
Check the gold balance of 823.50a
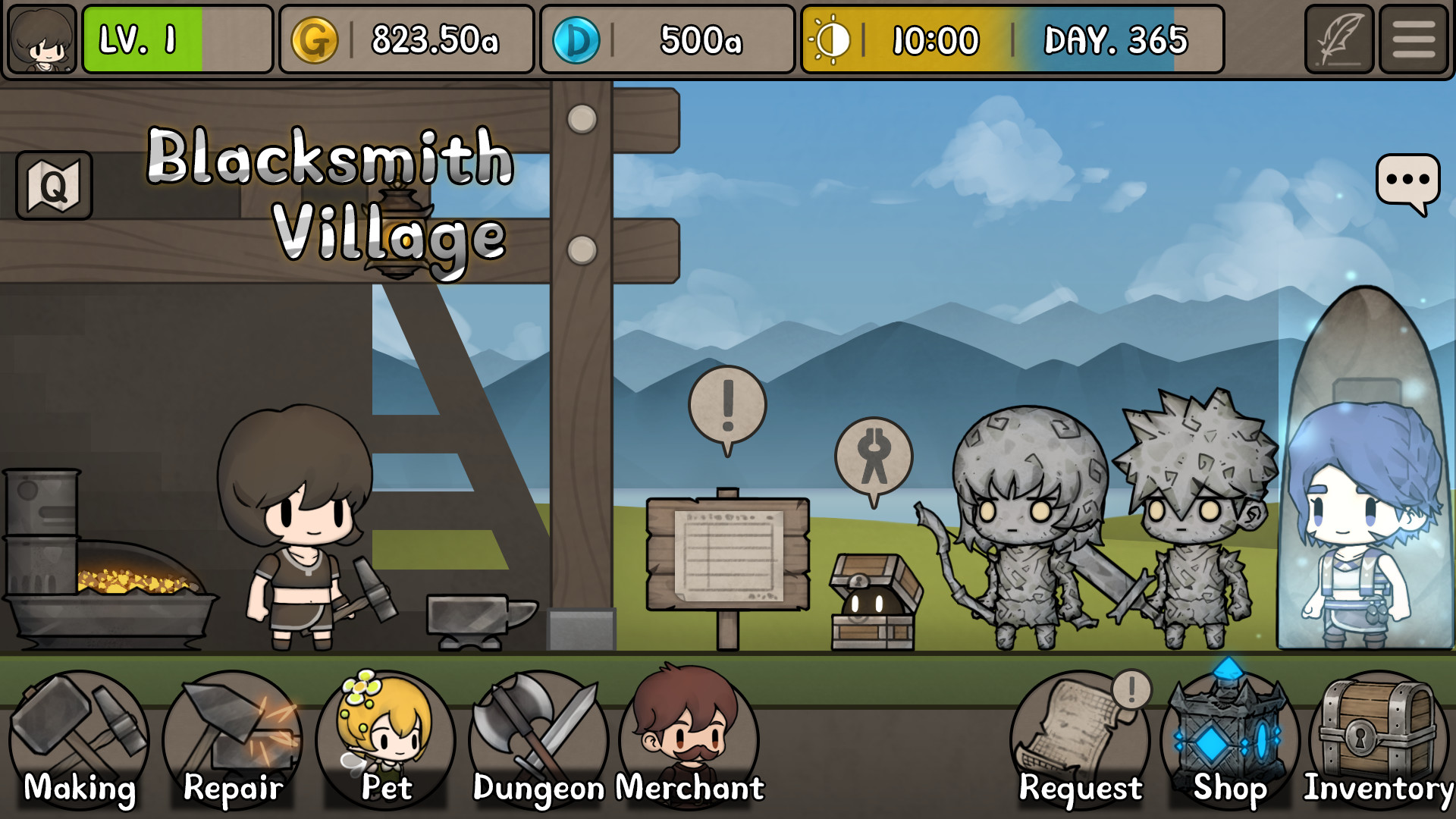[x=406, y=39]
